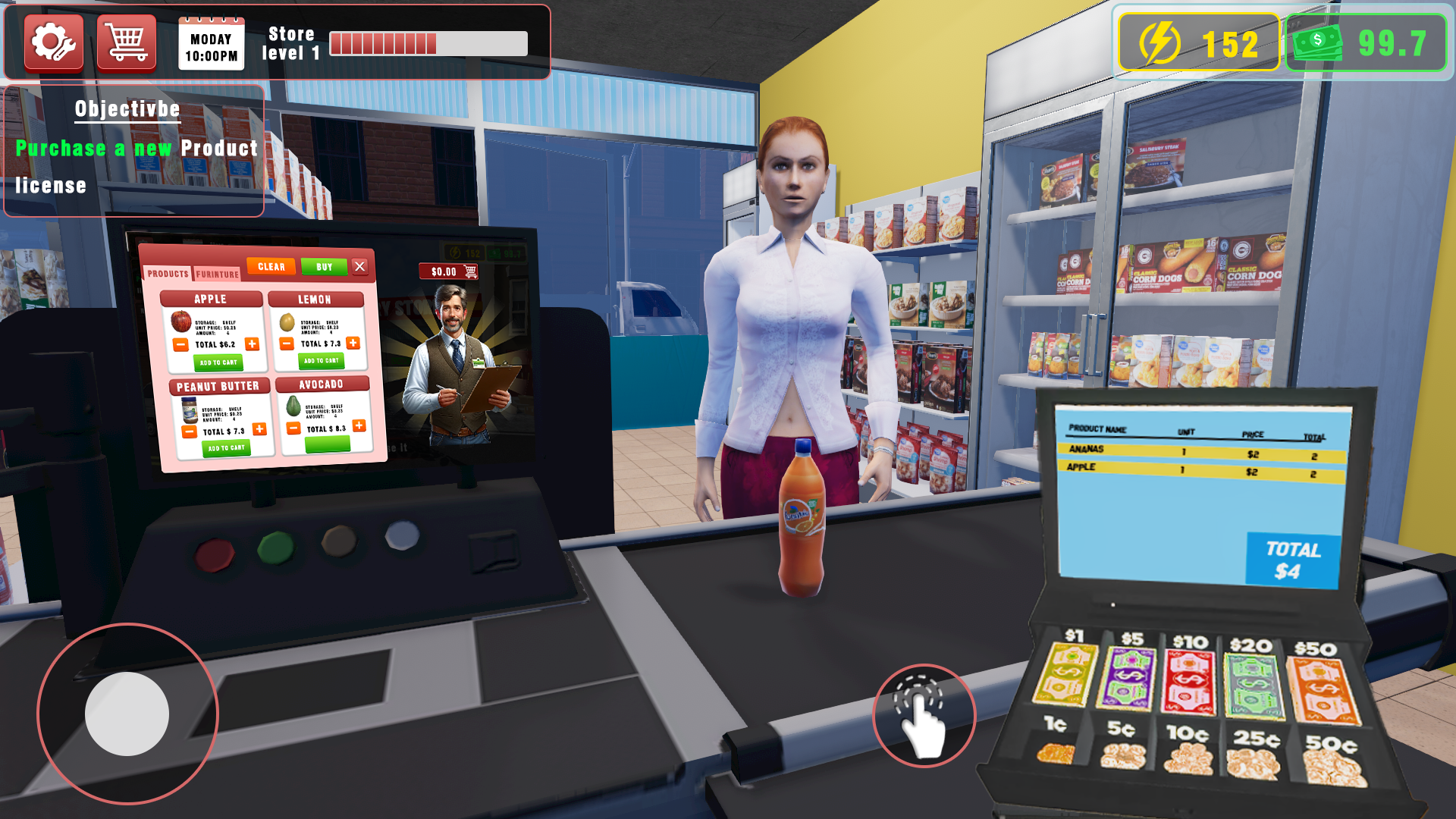Click the Moday 10:00PM calendar icon
The image size is (1456, 819).
[x=211, y=43]
